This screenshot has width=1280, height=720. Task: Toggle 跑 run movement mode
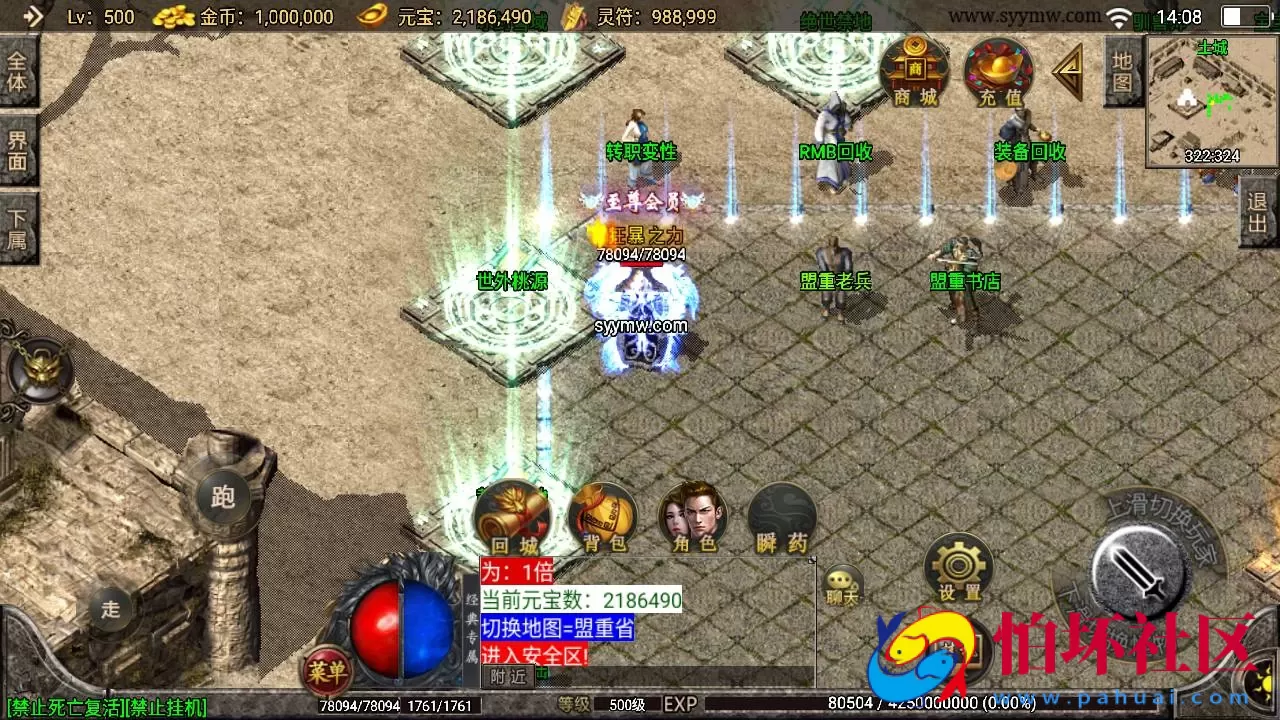[x=222, y=497]
